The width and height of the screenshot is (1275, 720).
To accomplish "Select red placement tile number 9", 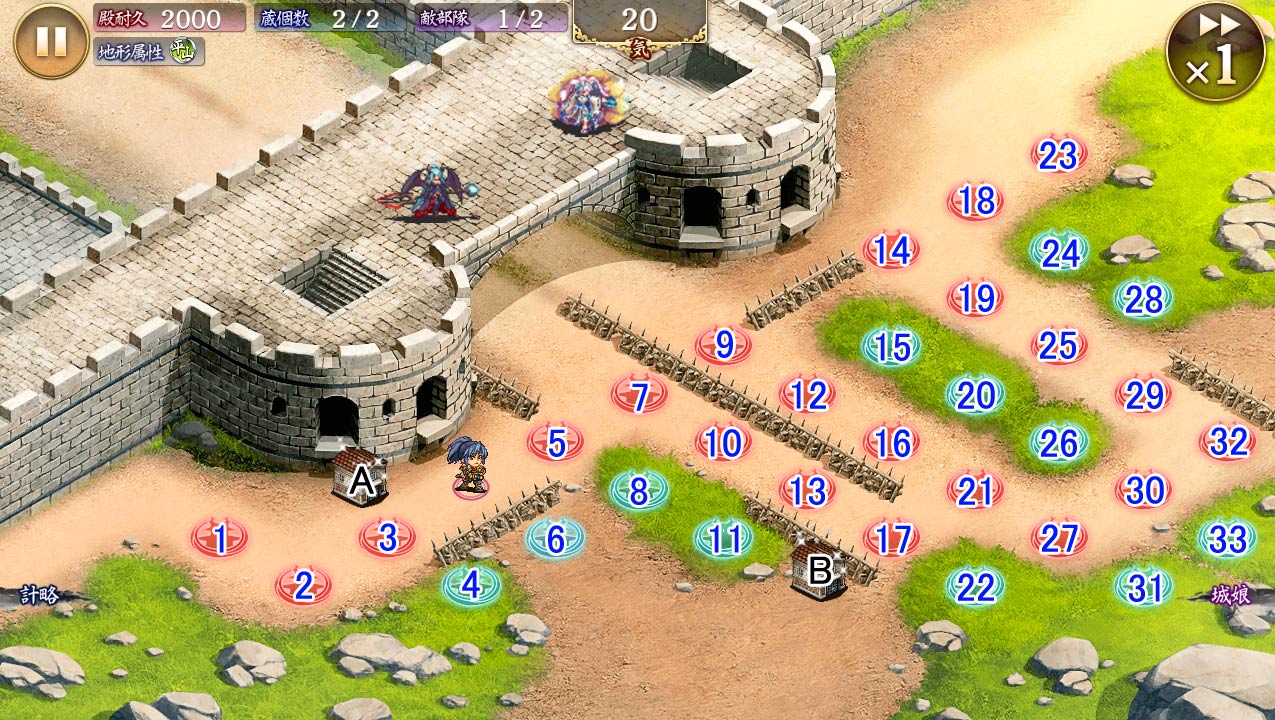I will (724, 346).
